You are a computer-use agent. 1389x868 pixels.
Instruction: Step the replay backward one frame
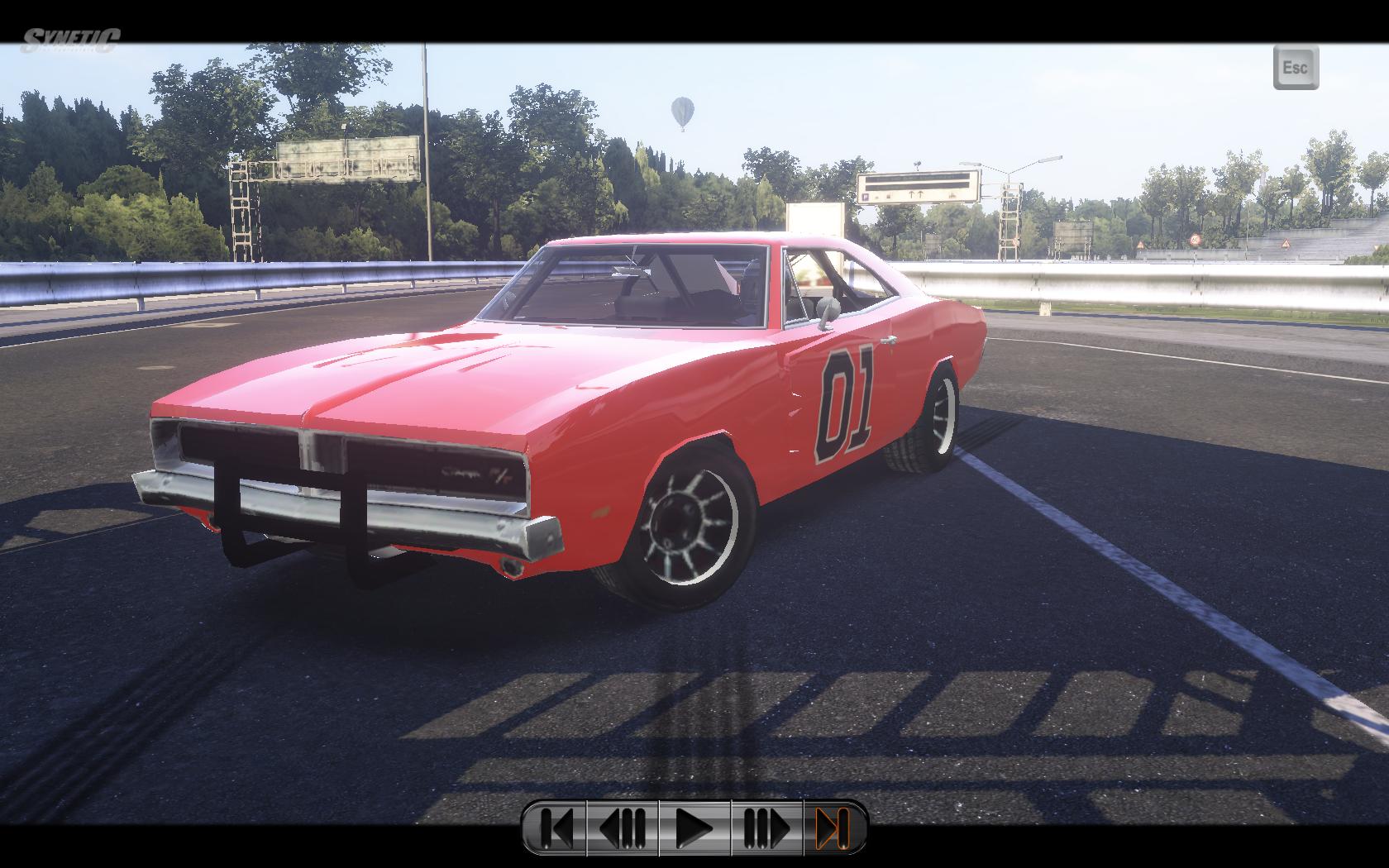coord(622,827)
